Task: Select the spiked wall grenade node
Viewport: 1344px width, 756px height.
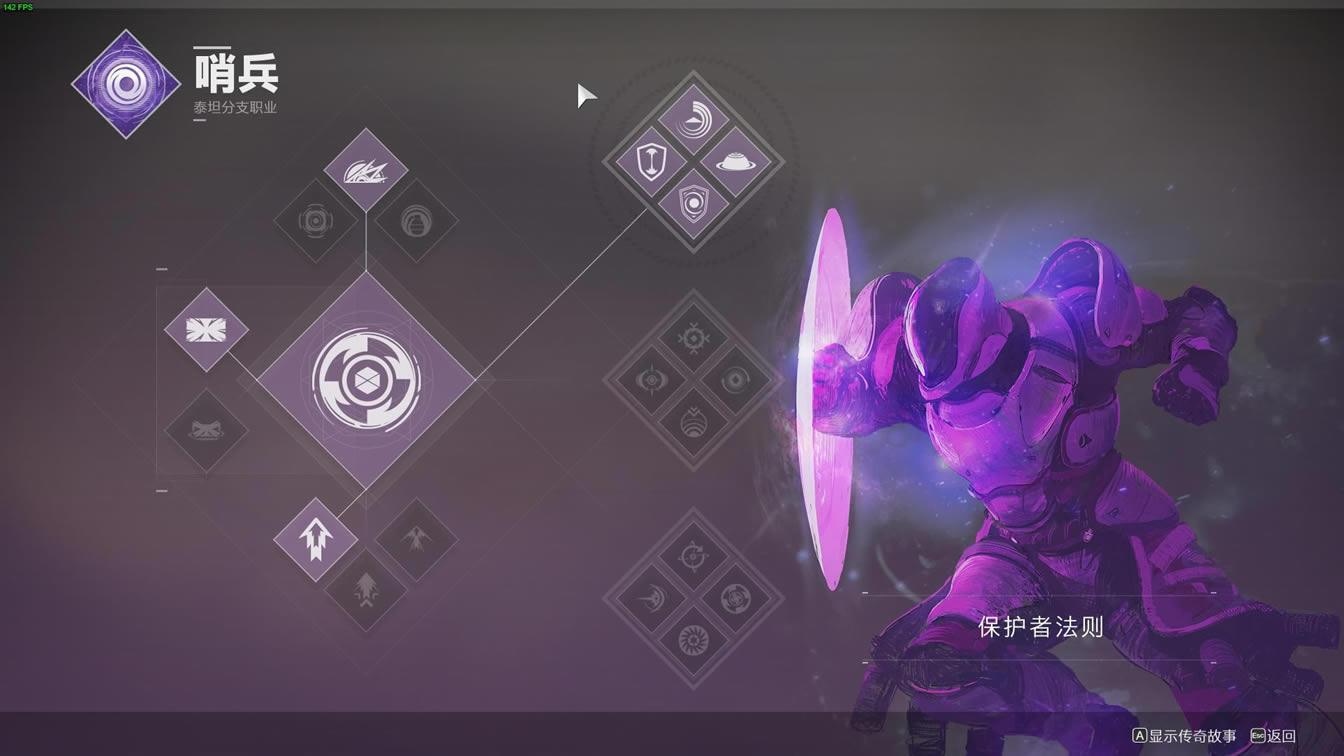Action: click(366, 170)
